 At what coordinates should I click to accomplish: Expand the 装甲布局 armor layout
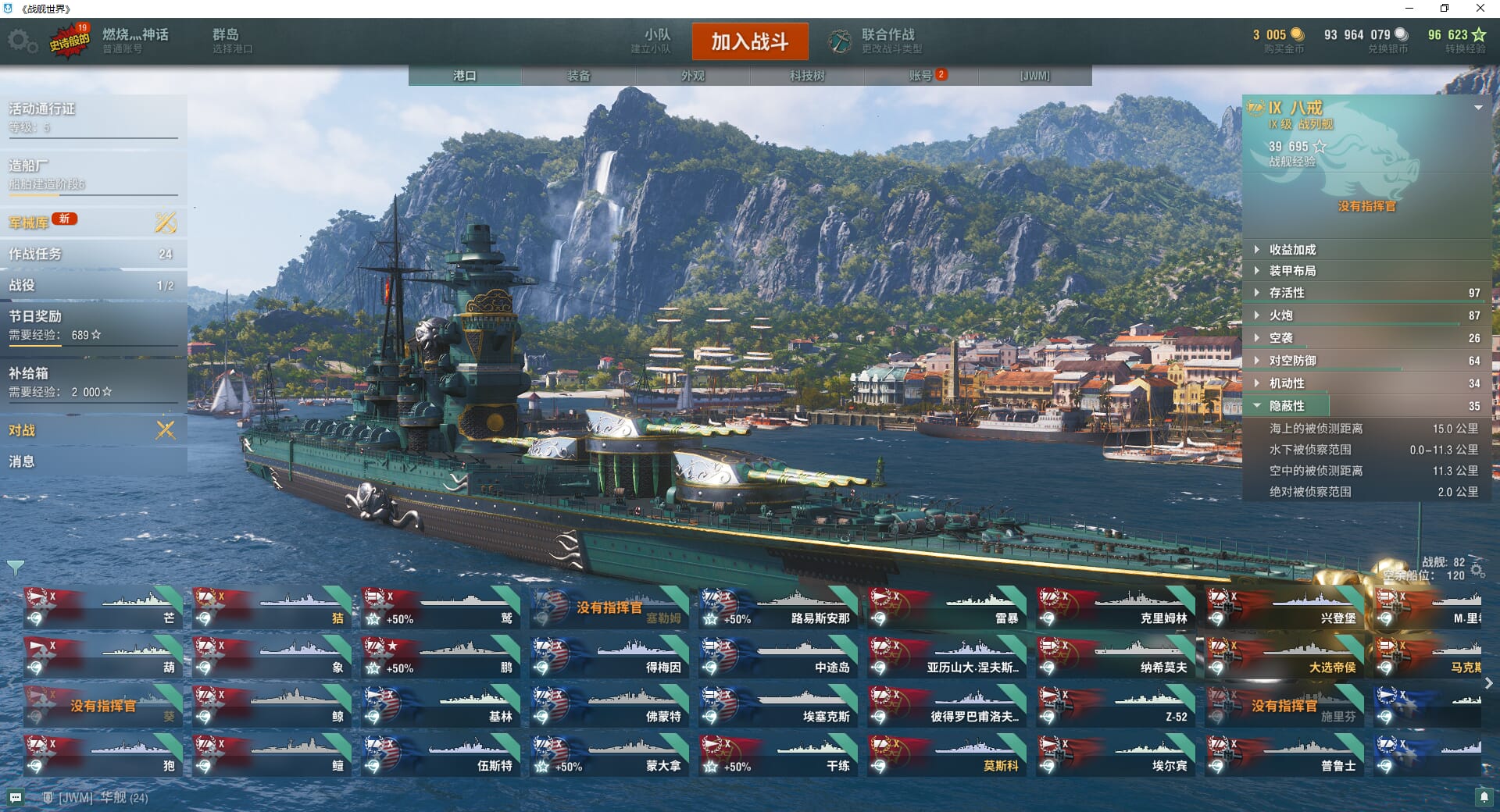point(1292,271)
